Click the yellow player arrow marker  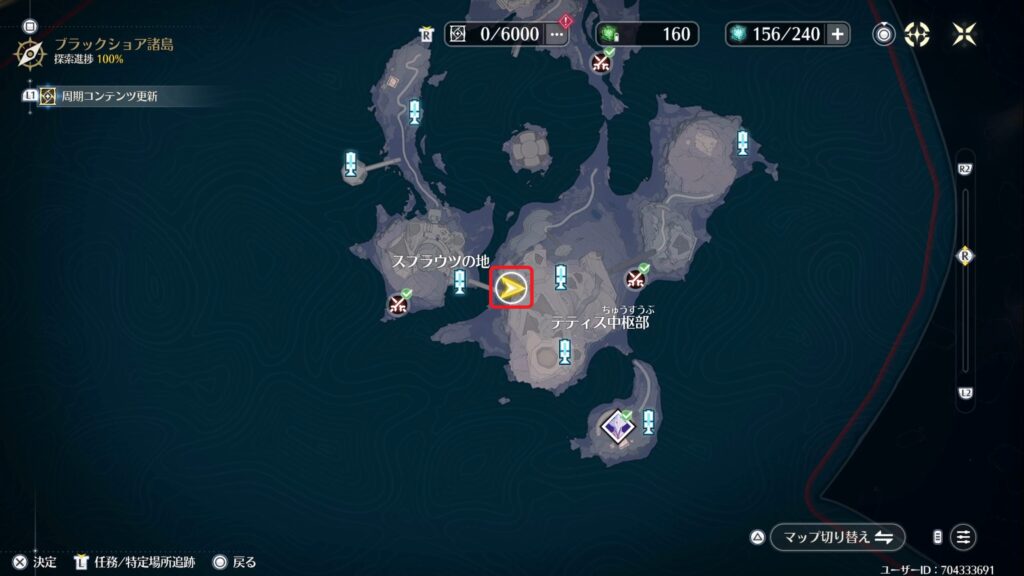pyautogui.click(x=511, y=288)
